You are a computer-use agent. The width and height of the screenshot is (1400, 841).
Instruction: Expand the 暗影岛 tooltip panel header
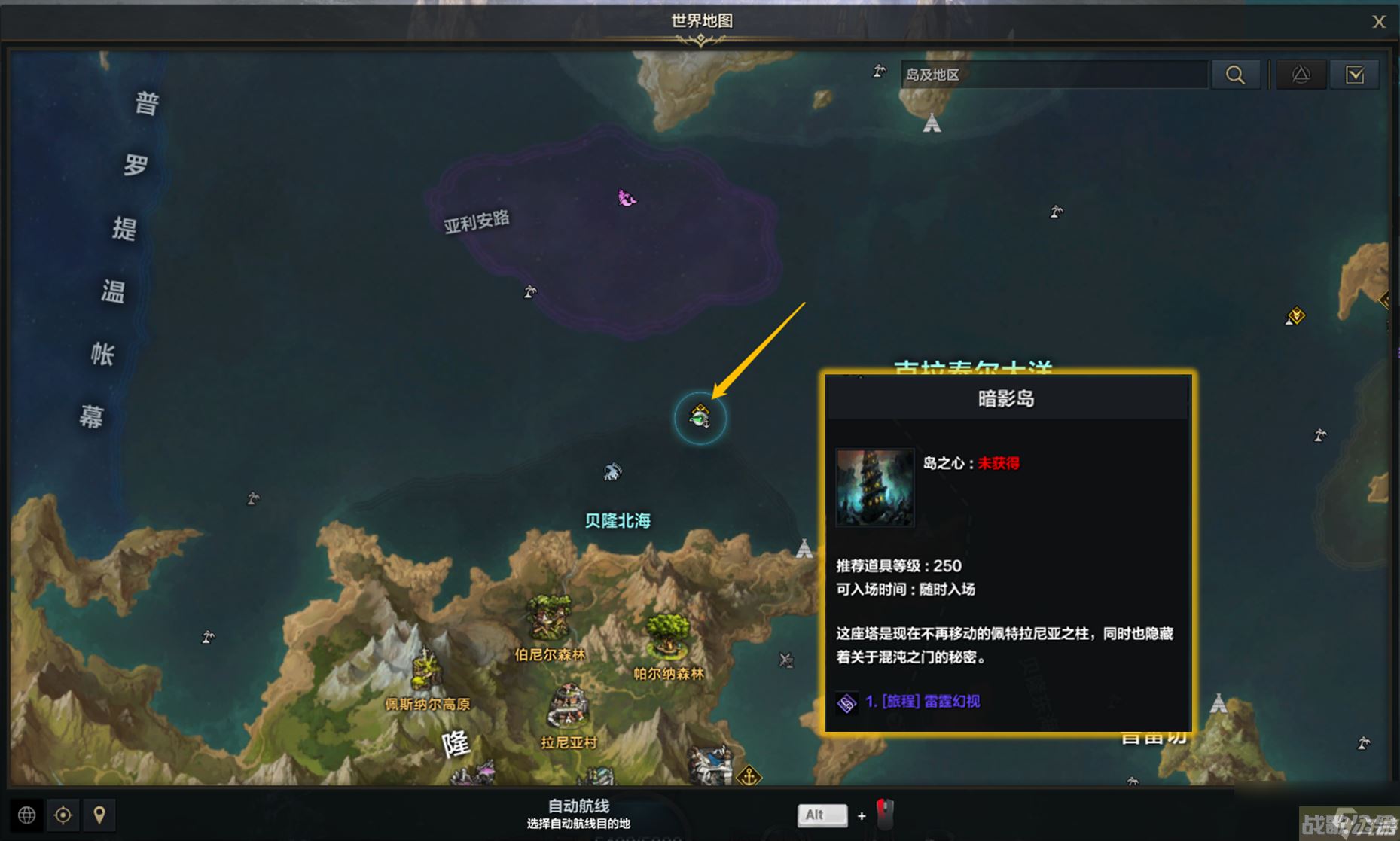coord(1007,398)
